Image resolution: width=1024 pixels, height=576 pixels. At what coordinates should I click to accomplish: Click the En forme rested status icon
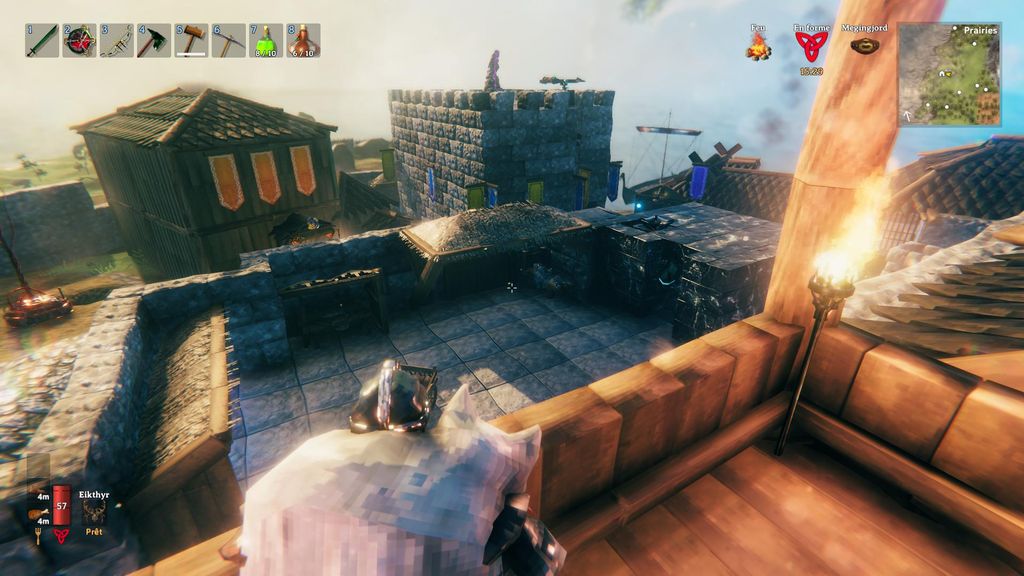[811, 46]
